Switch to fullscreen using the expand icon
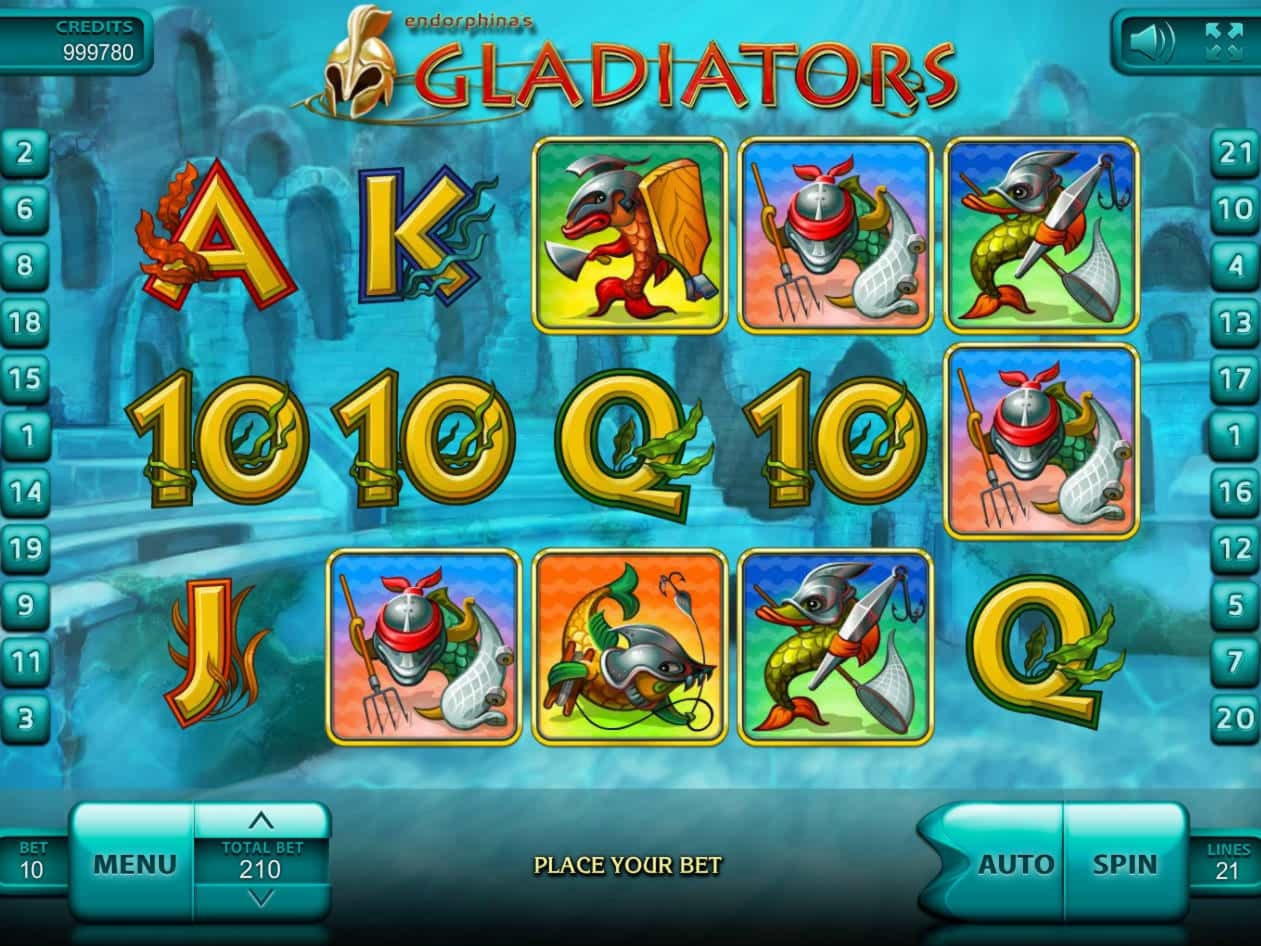1261x946 pixels. pyautogui.click(x=1223, y=42)
